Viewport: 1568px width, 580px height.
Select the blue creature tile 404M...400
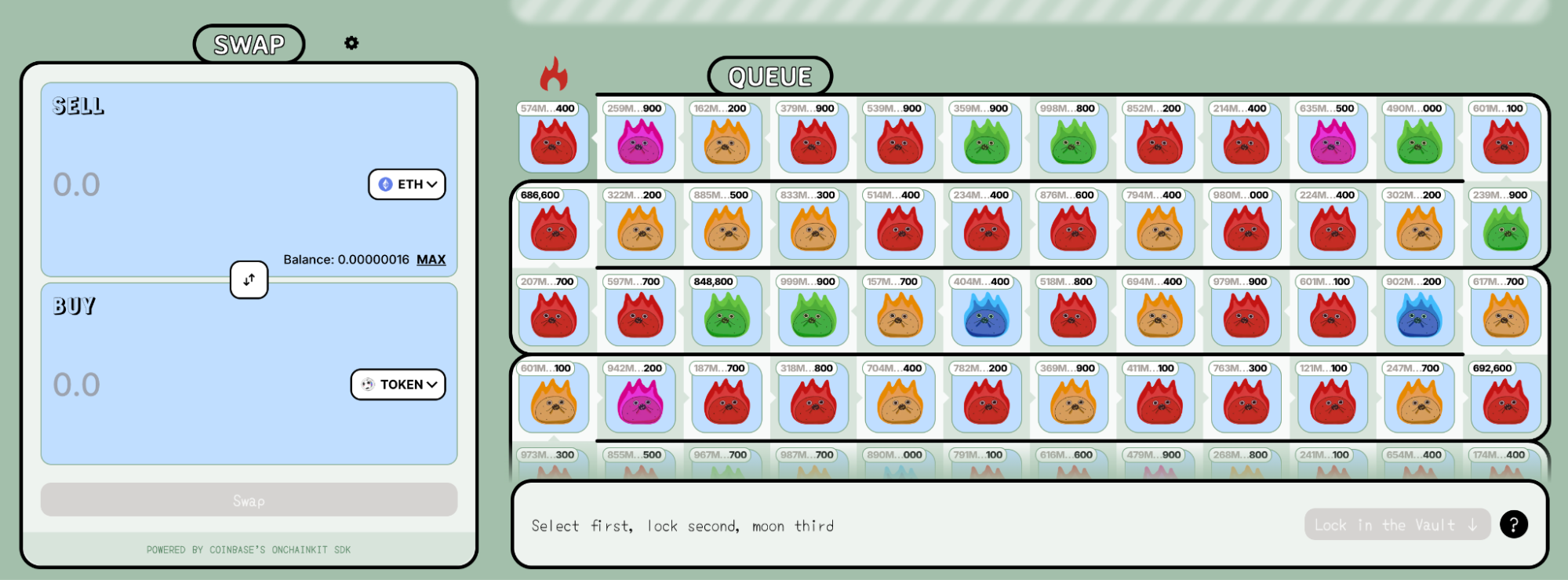pyautogui.click(x=986, y=312)
